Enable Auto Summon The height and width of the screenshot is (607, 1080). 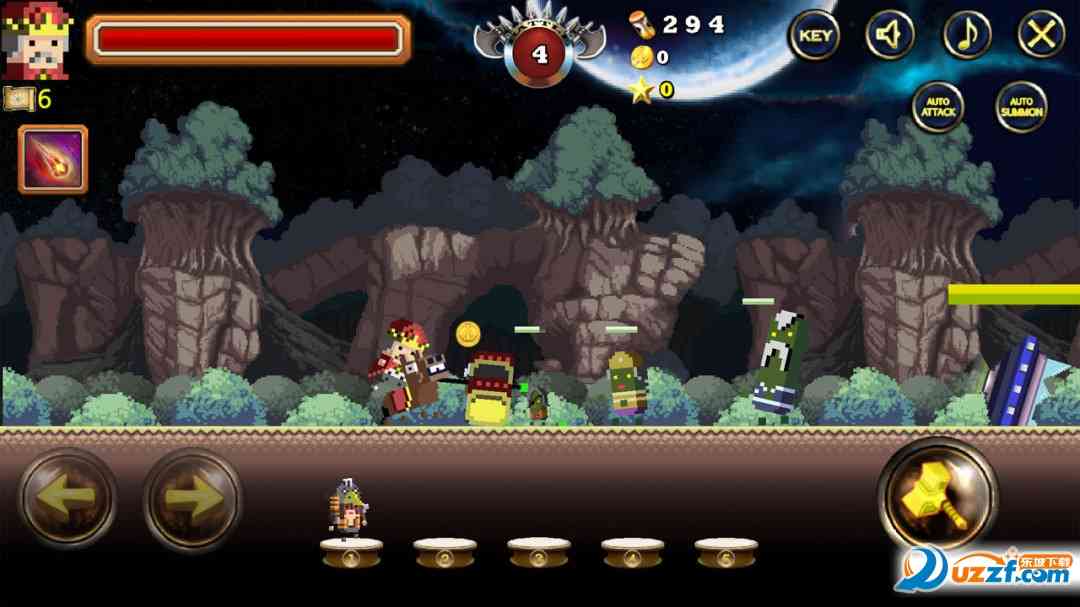click(x=1021, y=107)
